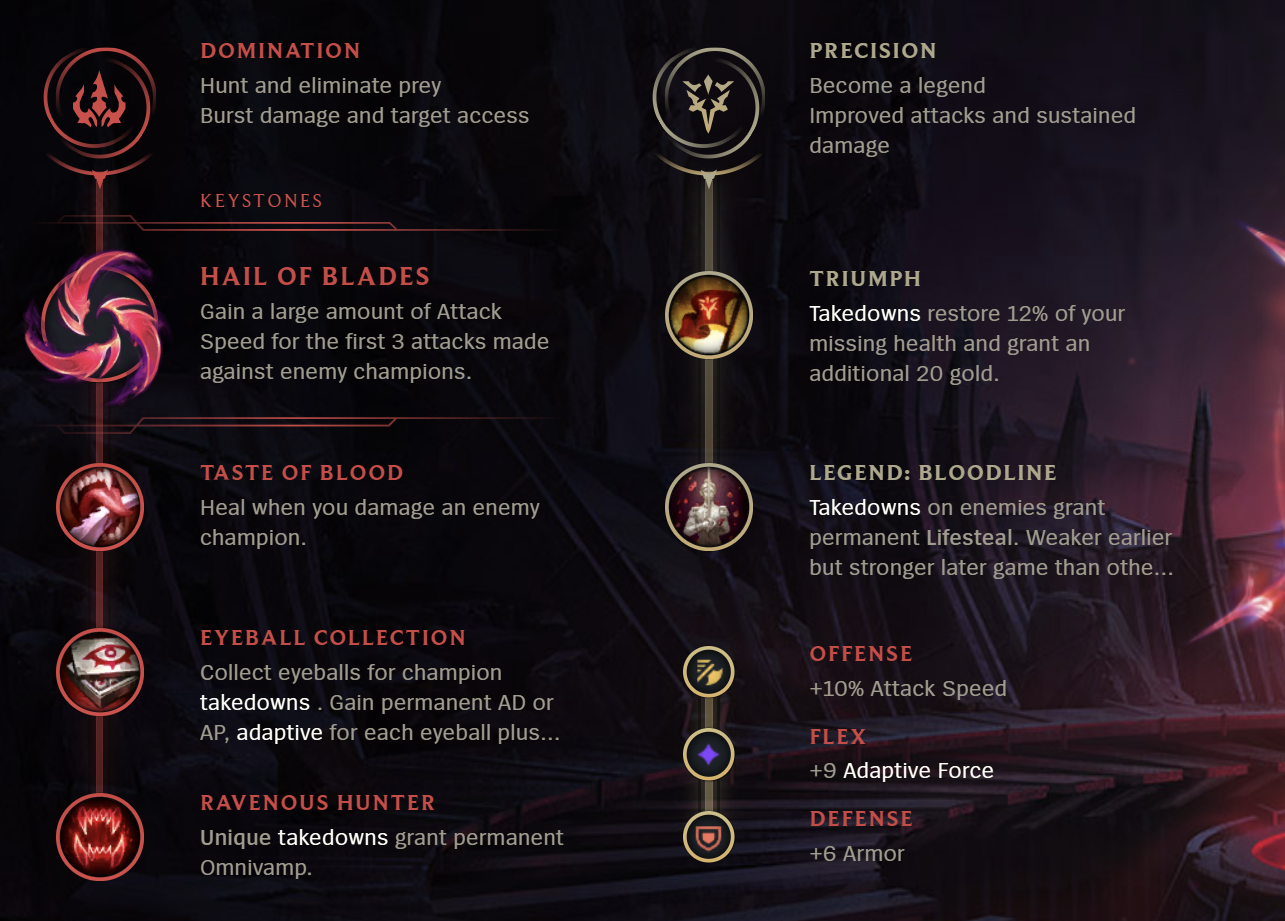Click the KEYSTONES section label
This screenshot has width=1285, height=921.
click(x=262, y=200)
